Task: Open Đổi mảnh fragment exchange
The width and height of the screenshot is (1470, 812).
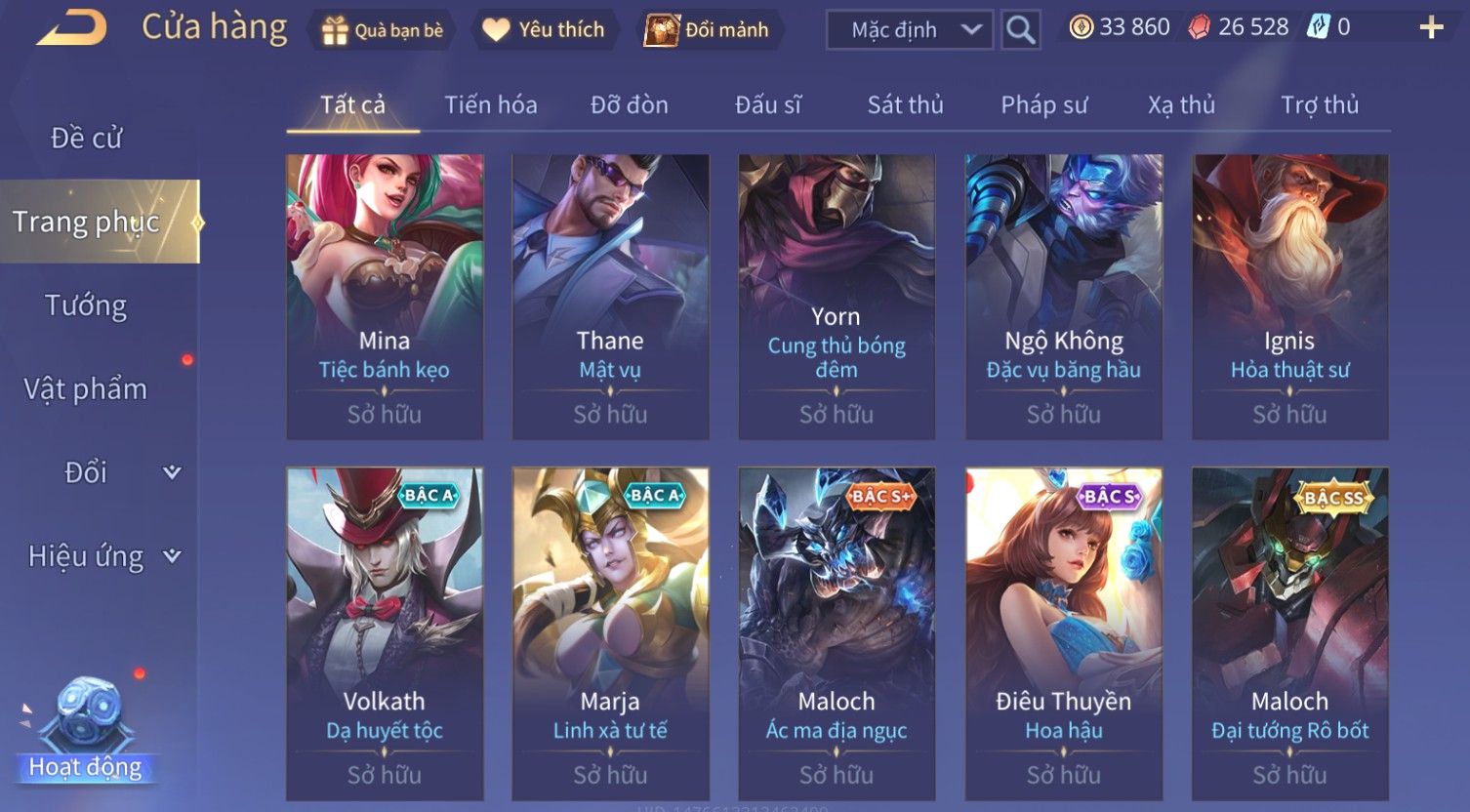Action: [708, 30]
